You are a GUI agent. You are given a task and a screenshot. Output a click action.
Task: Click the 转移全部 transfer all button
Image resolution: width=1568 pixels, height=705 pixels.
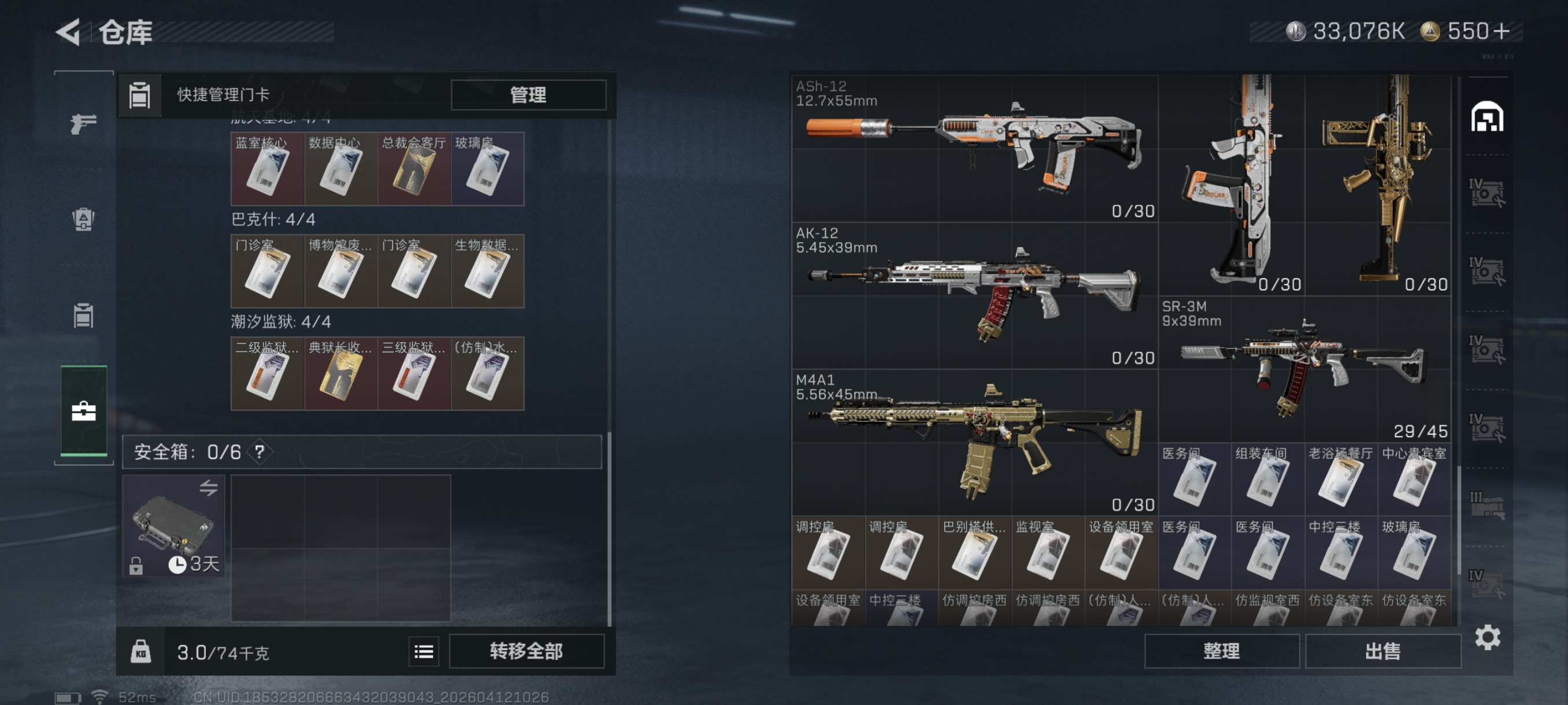tap(527, 651)
